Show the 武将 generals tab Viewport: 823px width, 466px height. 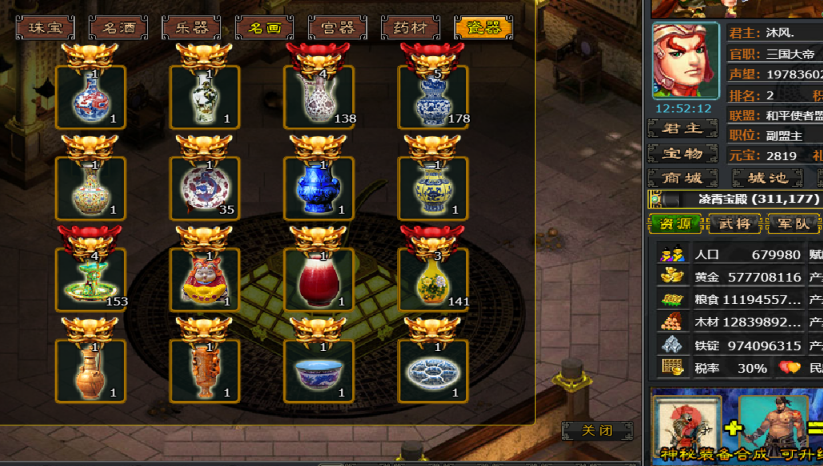tap(734, 223)
